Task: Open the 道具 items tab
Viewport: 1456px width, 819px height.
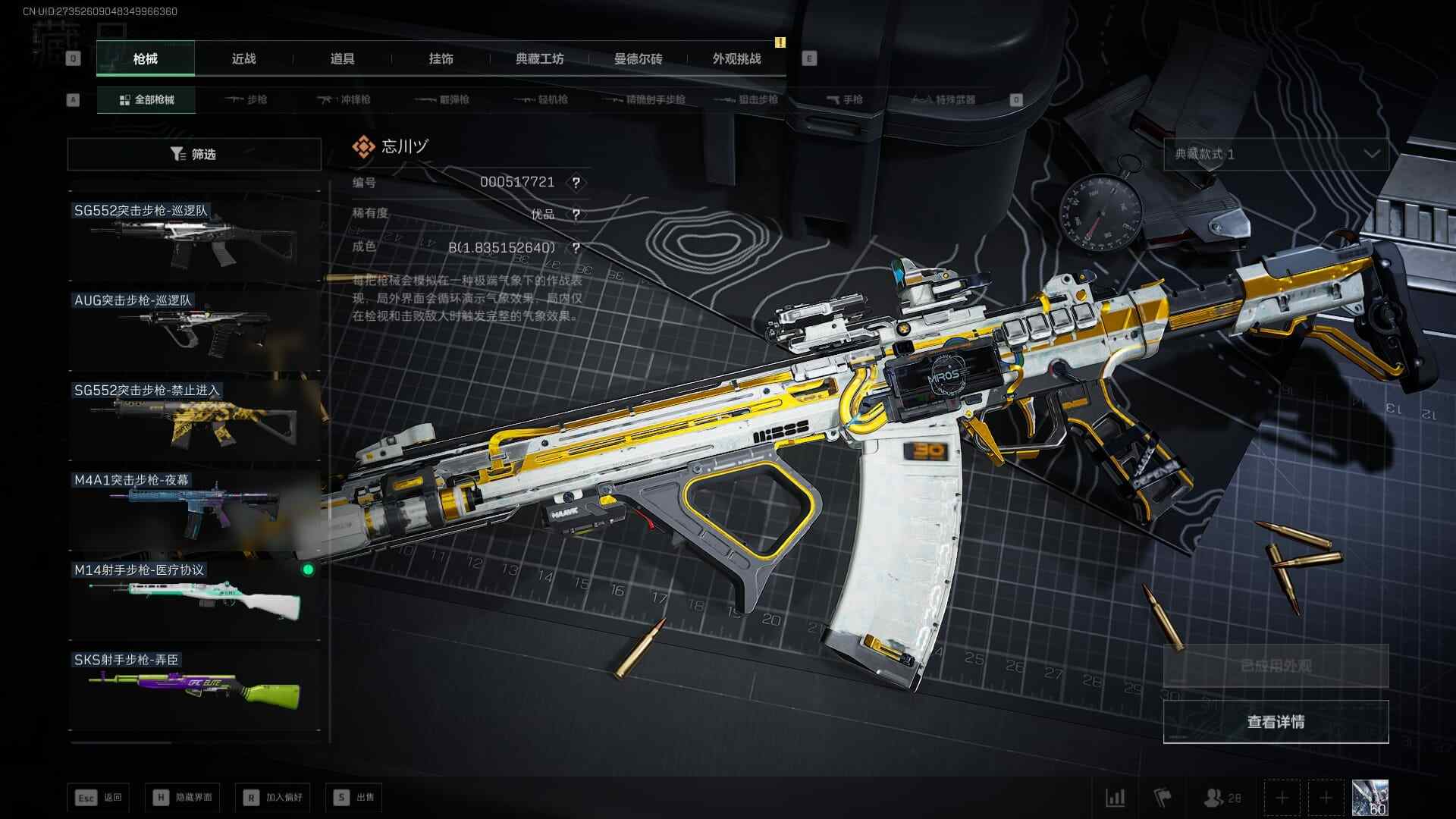Action: coord(342,58)
